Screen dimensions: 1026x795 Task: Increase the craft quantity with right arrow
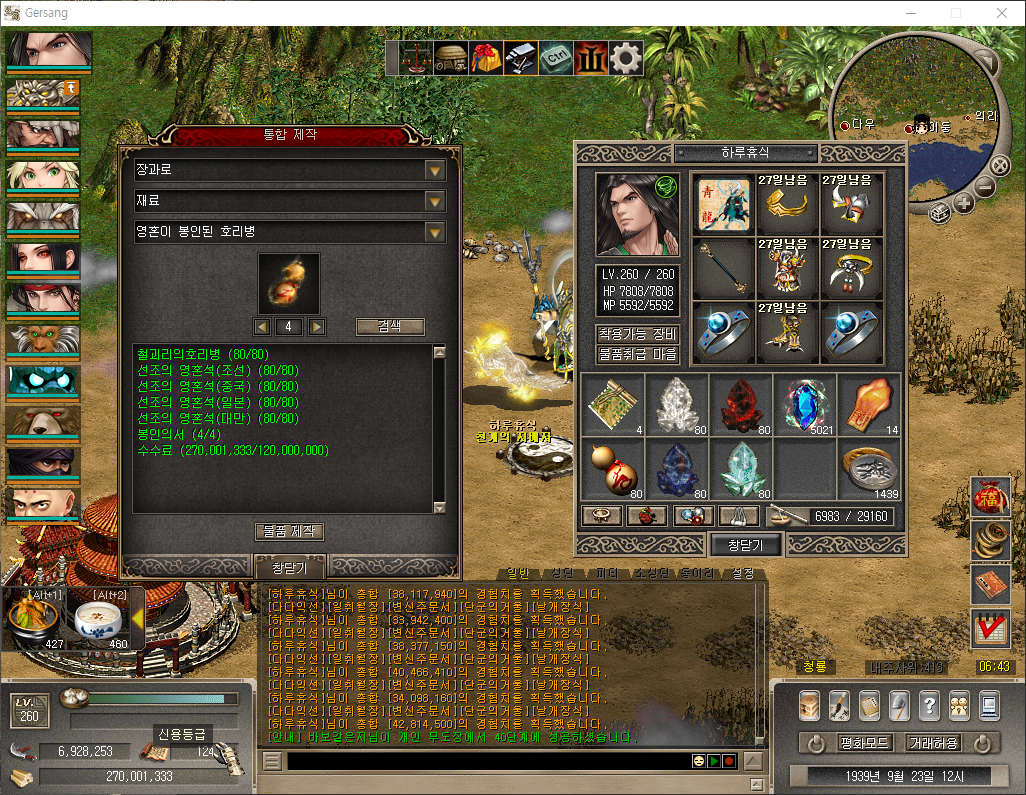point(317,326)
